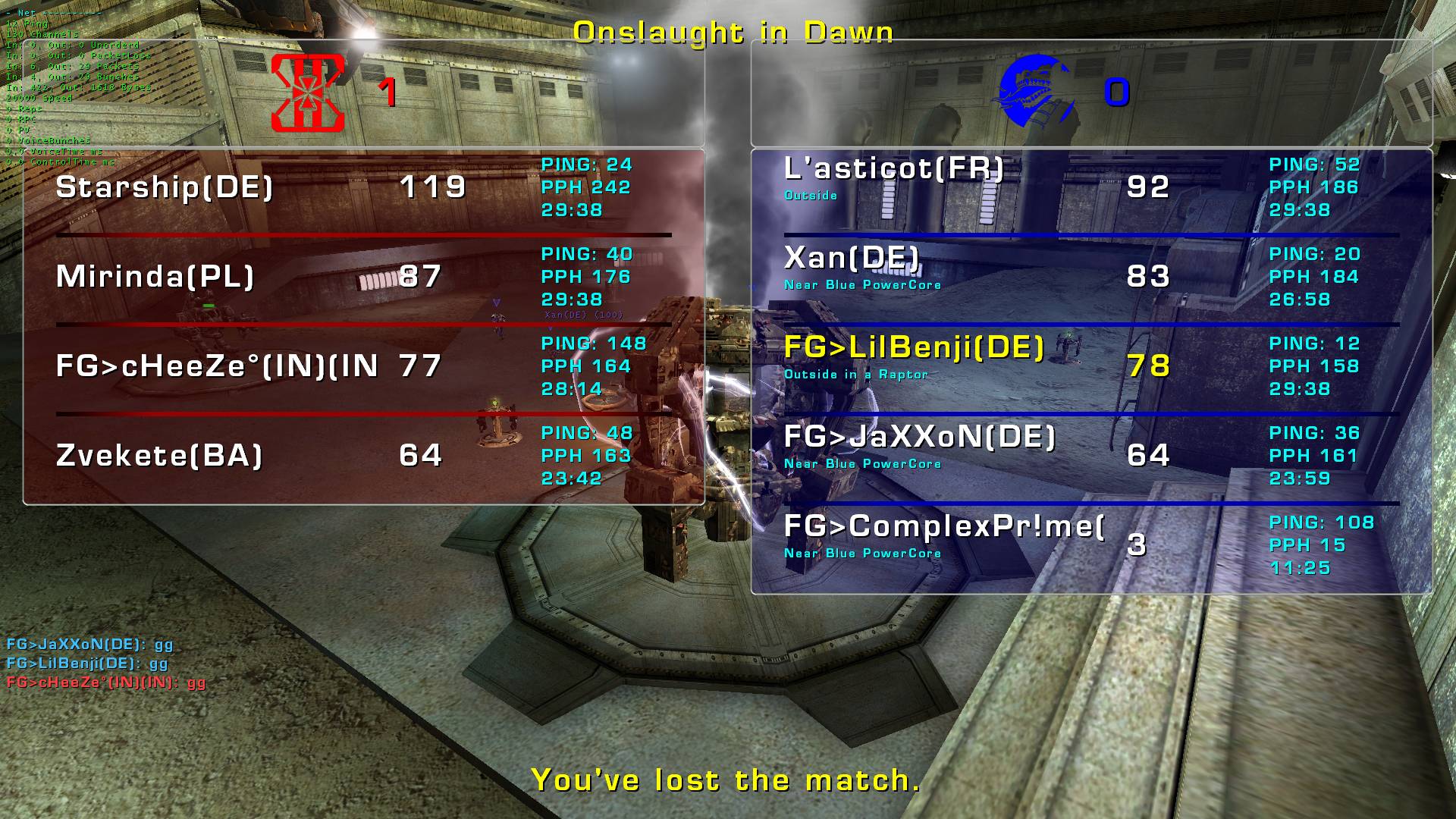Pick L'asticot(FR) on the blue team
The height and width of the screenshot is (819, 1456).
[x=893, y=169]
